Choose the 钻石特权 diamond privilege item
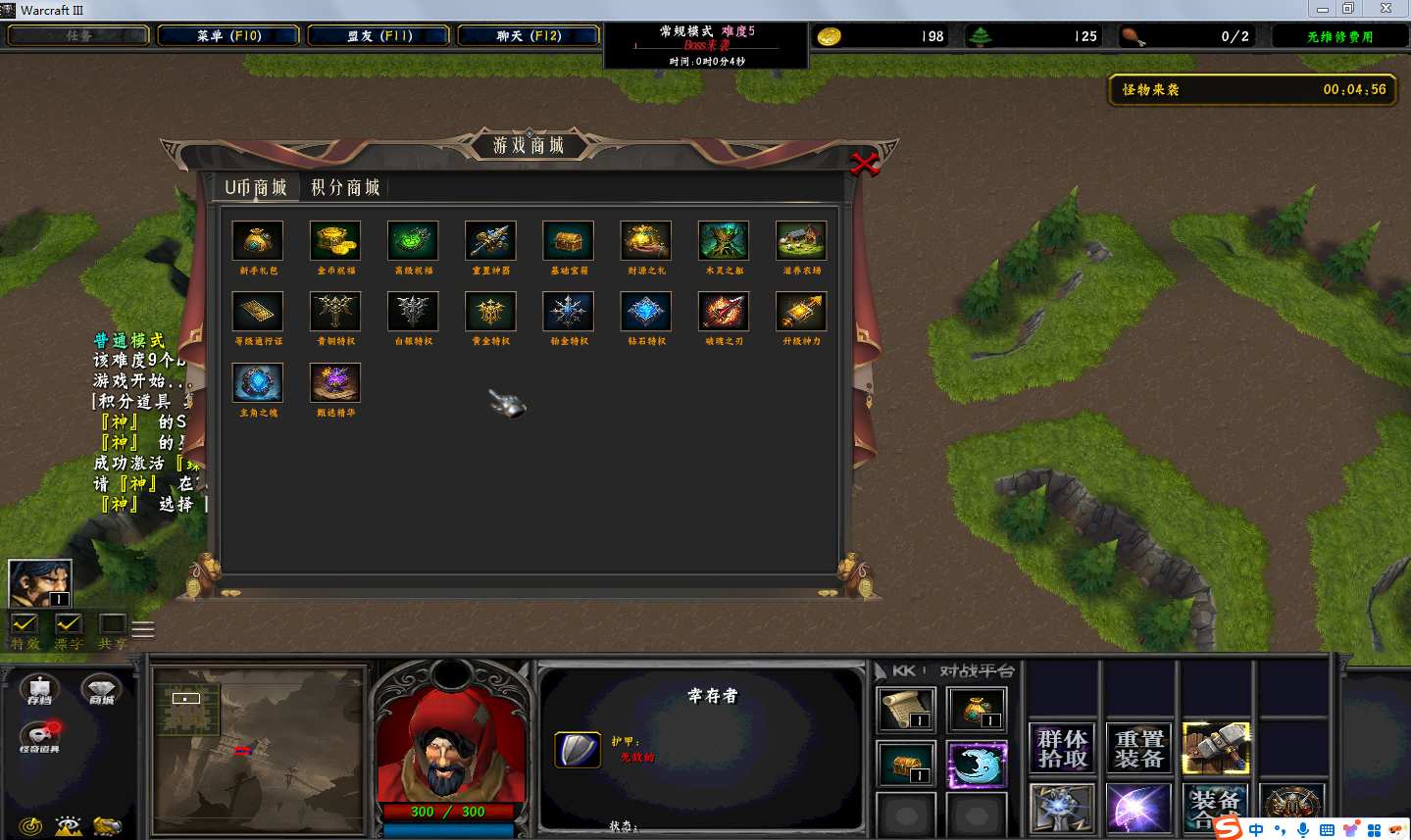The height and width of the screenshot is (840, 1411). [x=646, y=313]
